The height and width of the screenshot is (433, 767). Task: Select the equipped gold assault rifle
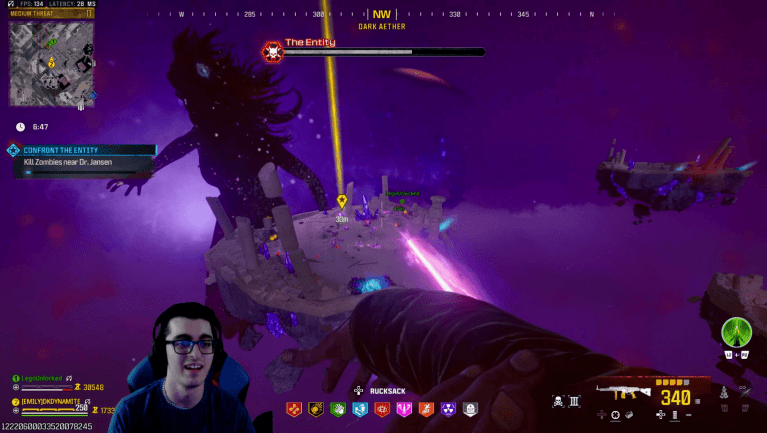coord(624,393)
